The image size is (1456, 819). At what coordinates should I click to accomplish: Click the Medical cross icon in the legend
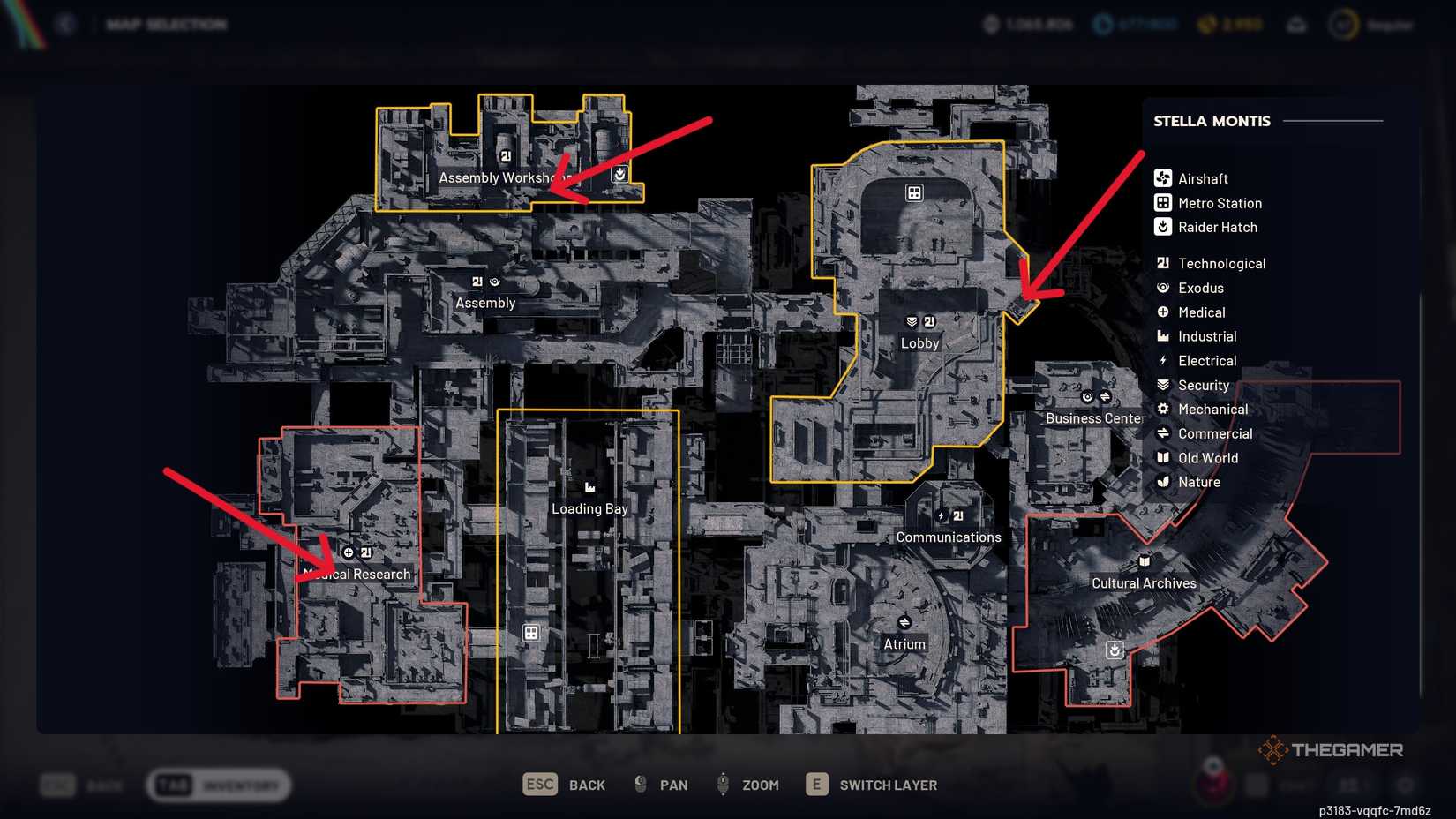click(1163, 312)
